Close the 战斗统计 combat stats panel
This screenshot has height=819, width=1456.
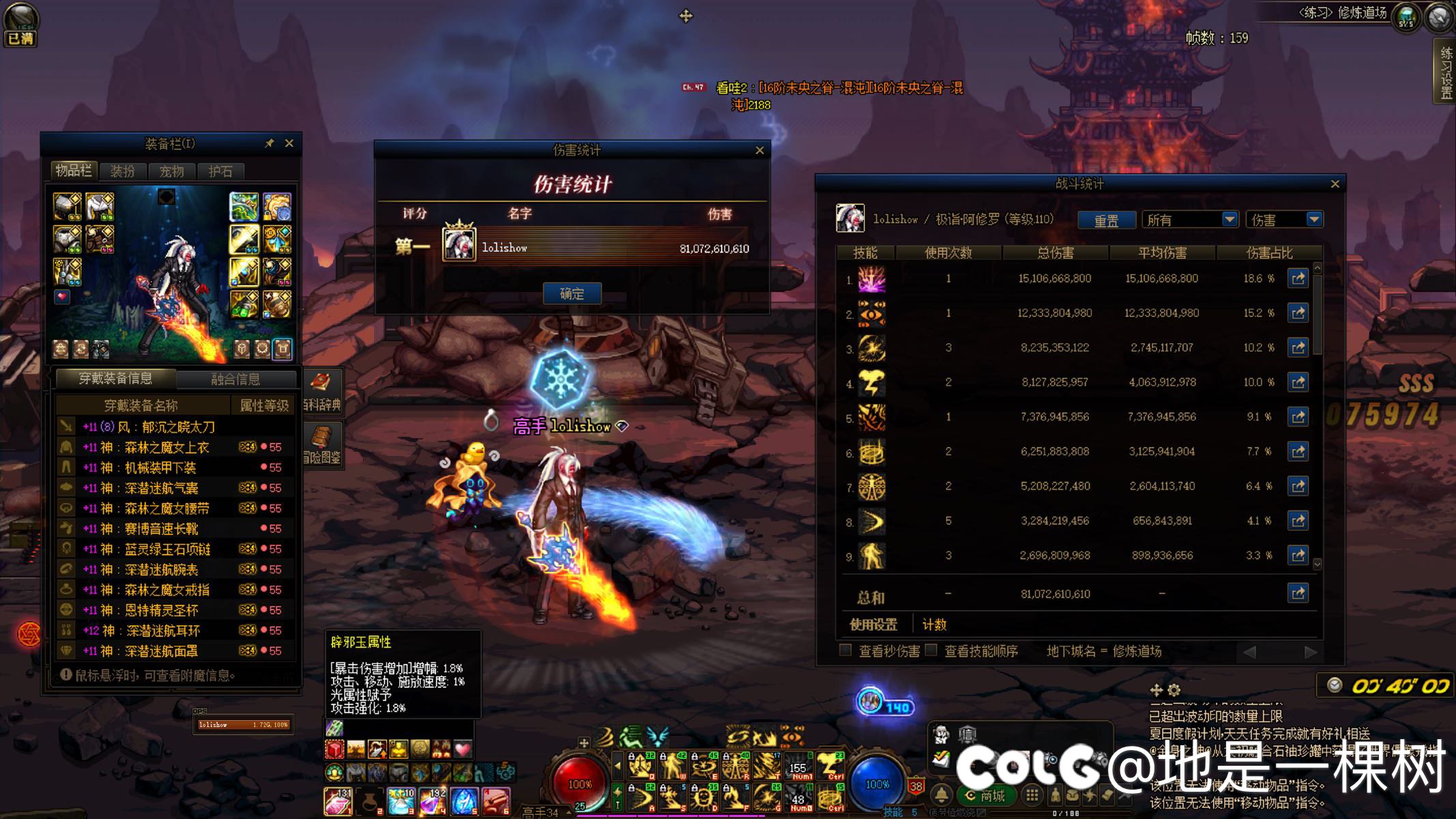click(1335, 184)
